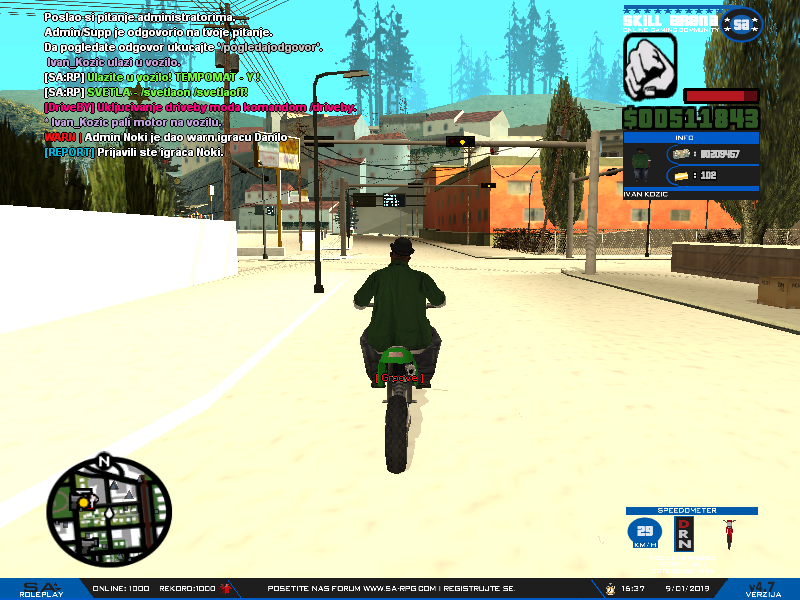Click the red motorbike icon in speedometer
Screen dimensions: 800x600
click(x=728, y=535)
